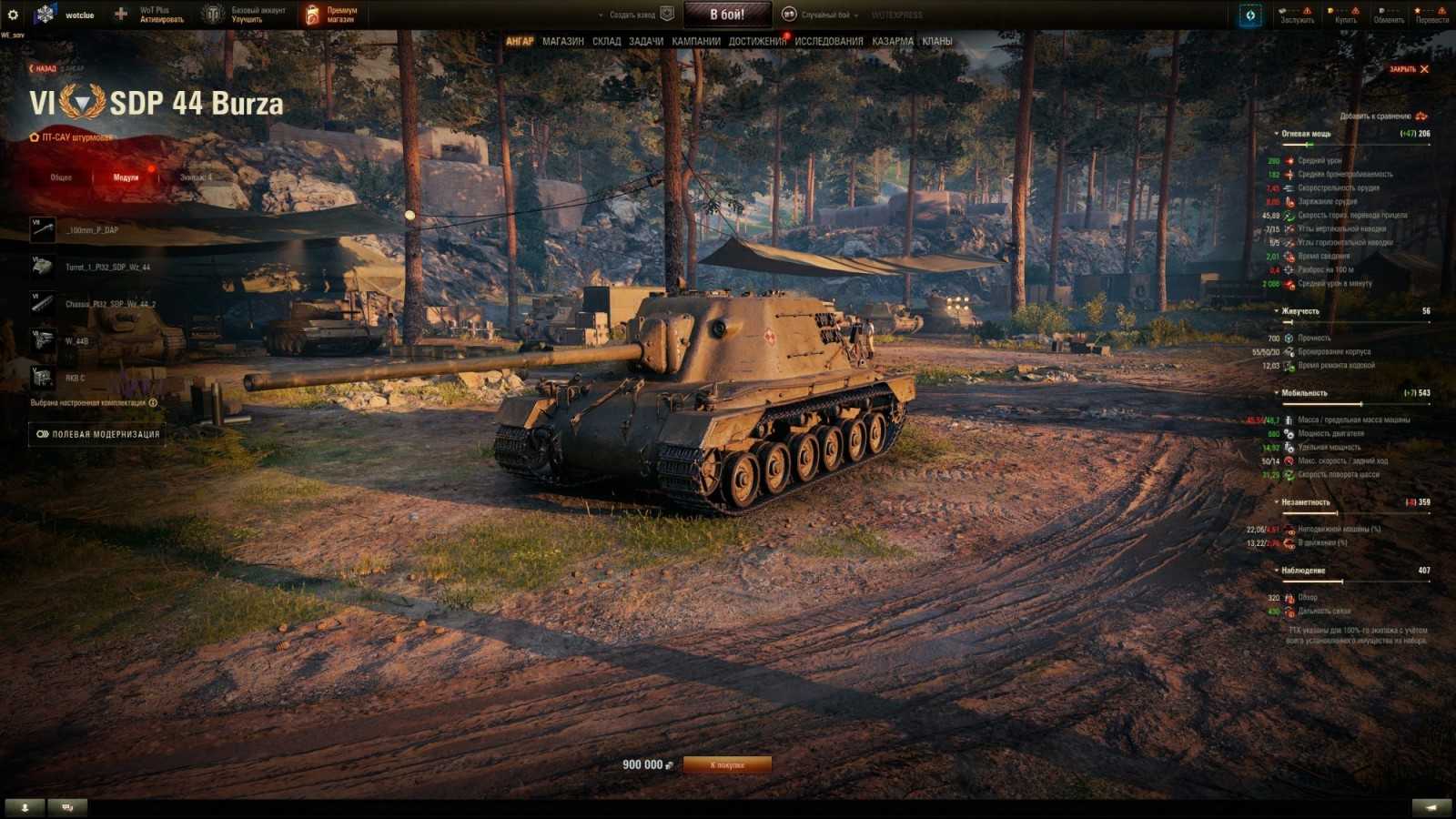Open the МАГАЗИН menu item
Screen dimensions: 1456x819
(563, 42)
